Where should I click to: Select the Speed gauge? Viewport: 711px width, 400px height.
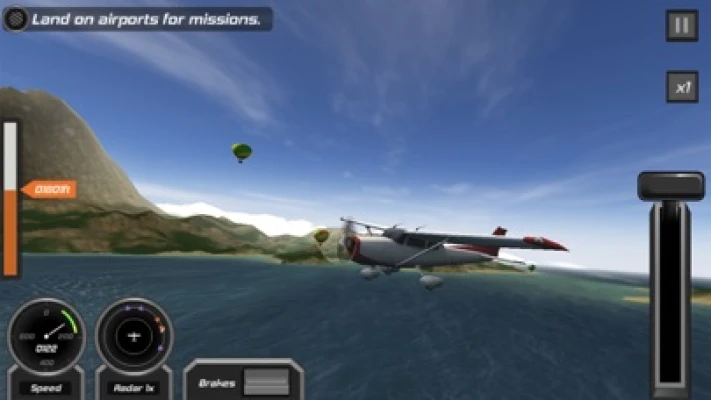coord(46,338)
